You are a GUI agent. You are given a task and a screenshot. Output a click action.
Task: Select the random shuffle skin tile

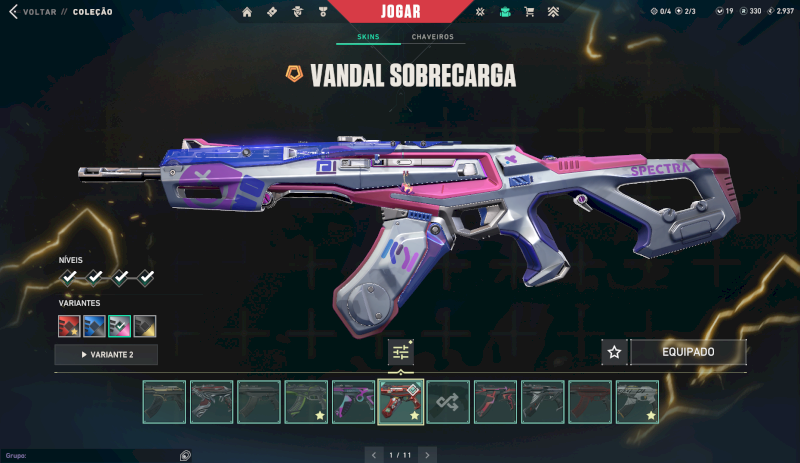pos(449,402)
